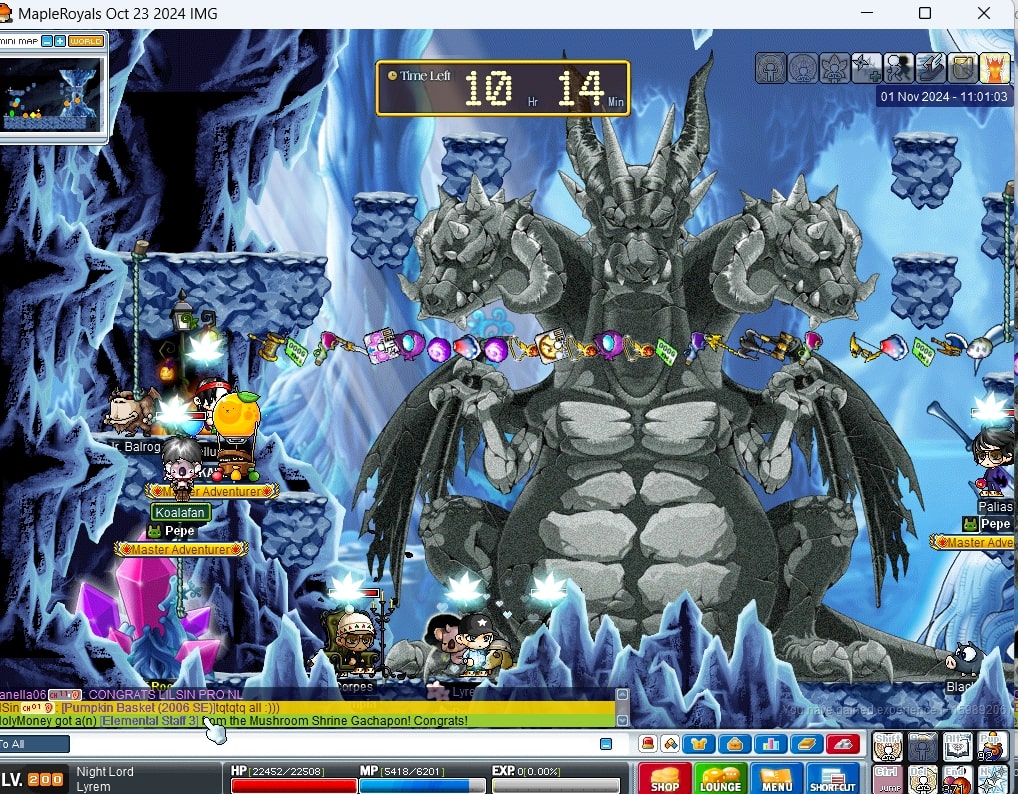1018x794 pixels.
Task: Click the green LOUNGE button
Action: (720, 778)
